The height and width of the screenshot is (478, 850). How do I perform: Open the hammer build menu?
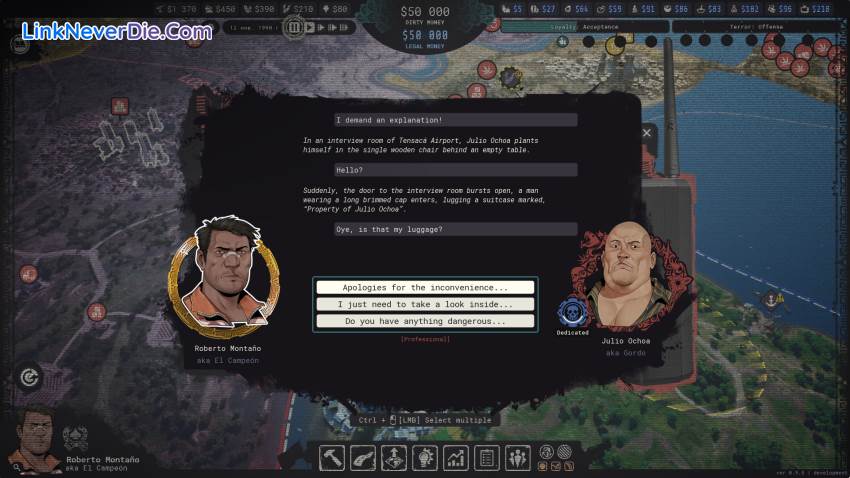pos(333,457)
